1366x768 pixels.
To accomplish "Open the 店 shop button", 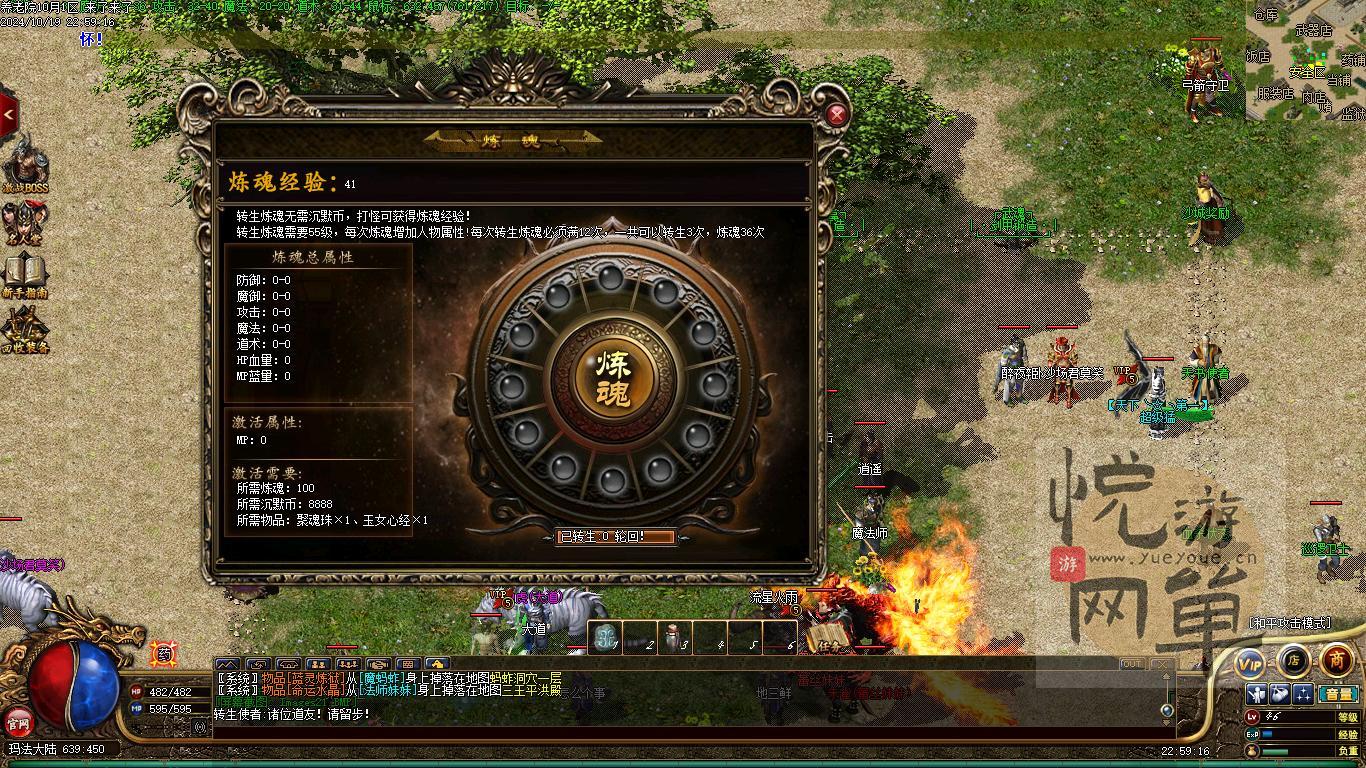I will (1293, 660).
